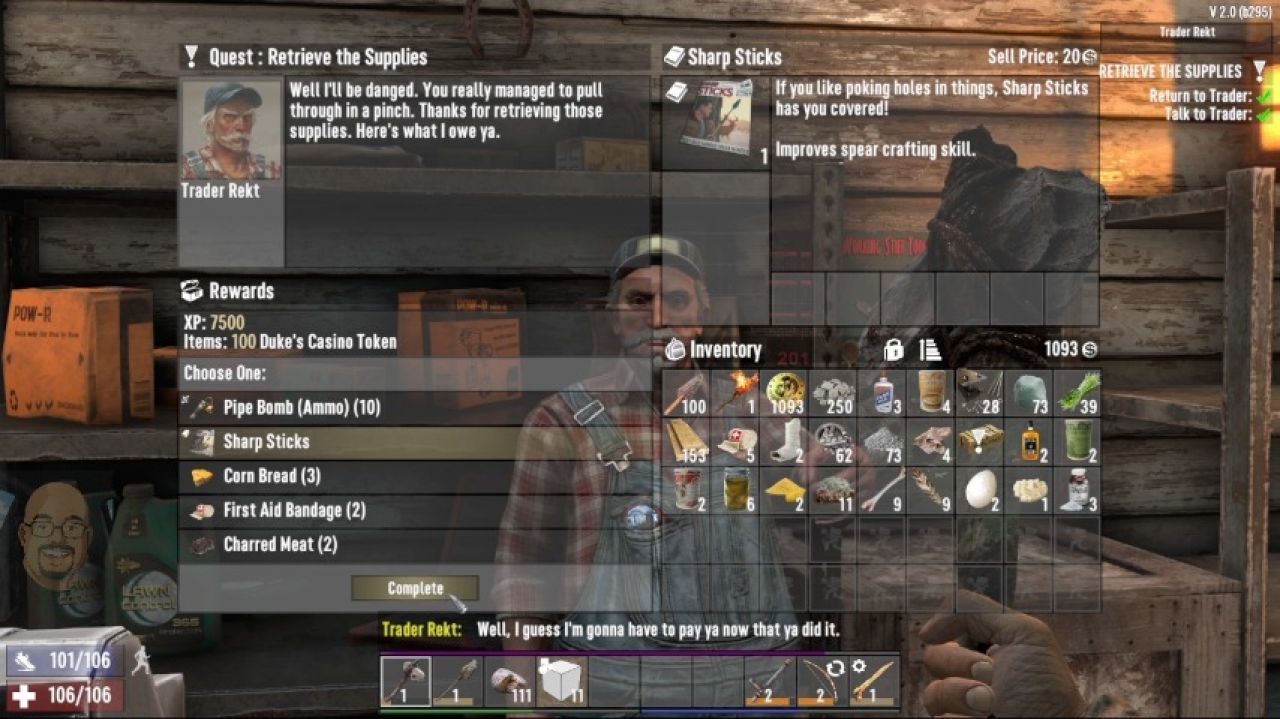This screenshot has width=1280, height=719.
Task: Select the torch in the inventory
Action: coord(735,393)
